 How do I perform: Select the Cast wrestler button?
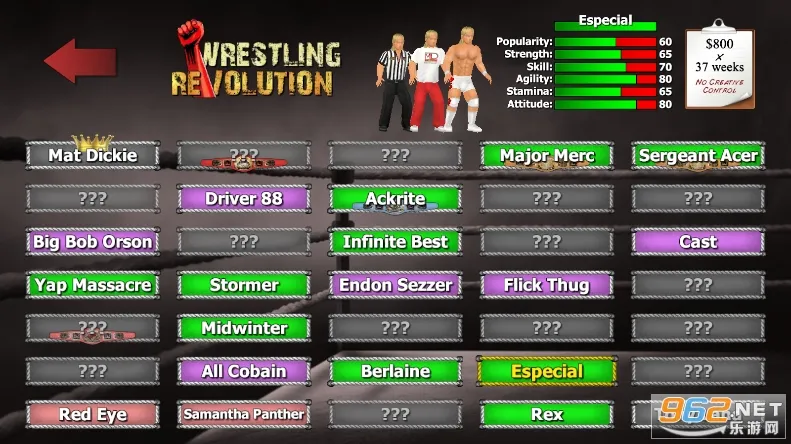[x=698, y=242]
